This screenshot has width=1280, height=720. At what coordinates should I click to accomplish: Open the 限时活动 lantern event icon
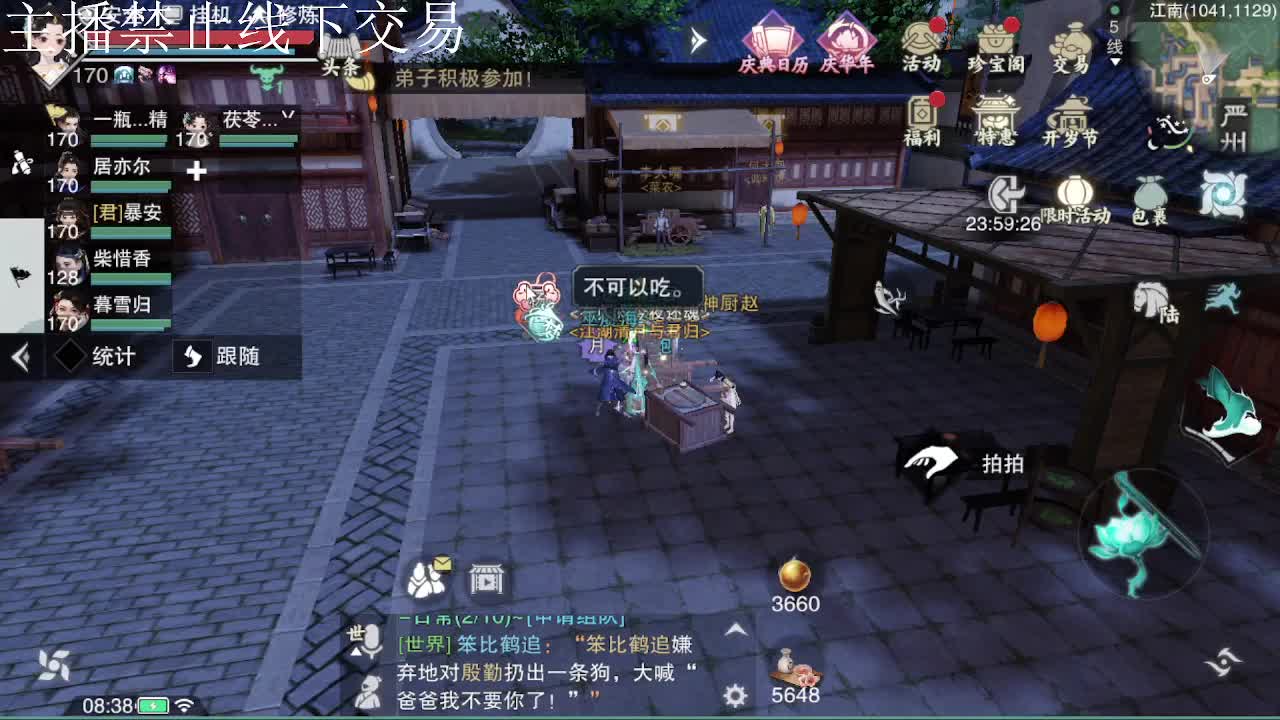coord(1077,192)
